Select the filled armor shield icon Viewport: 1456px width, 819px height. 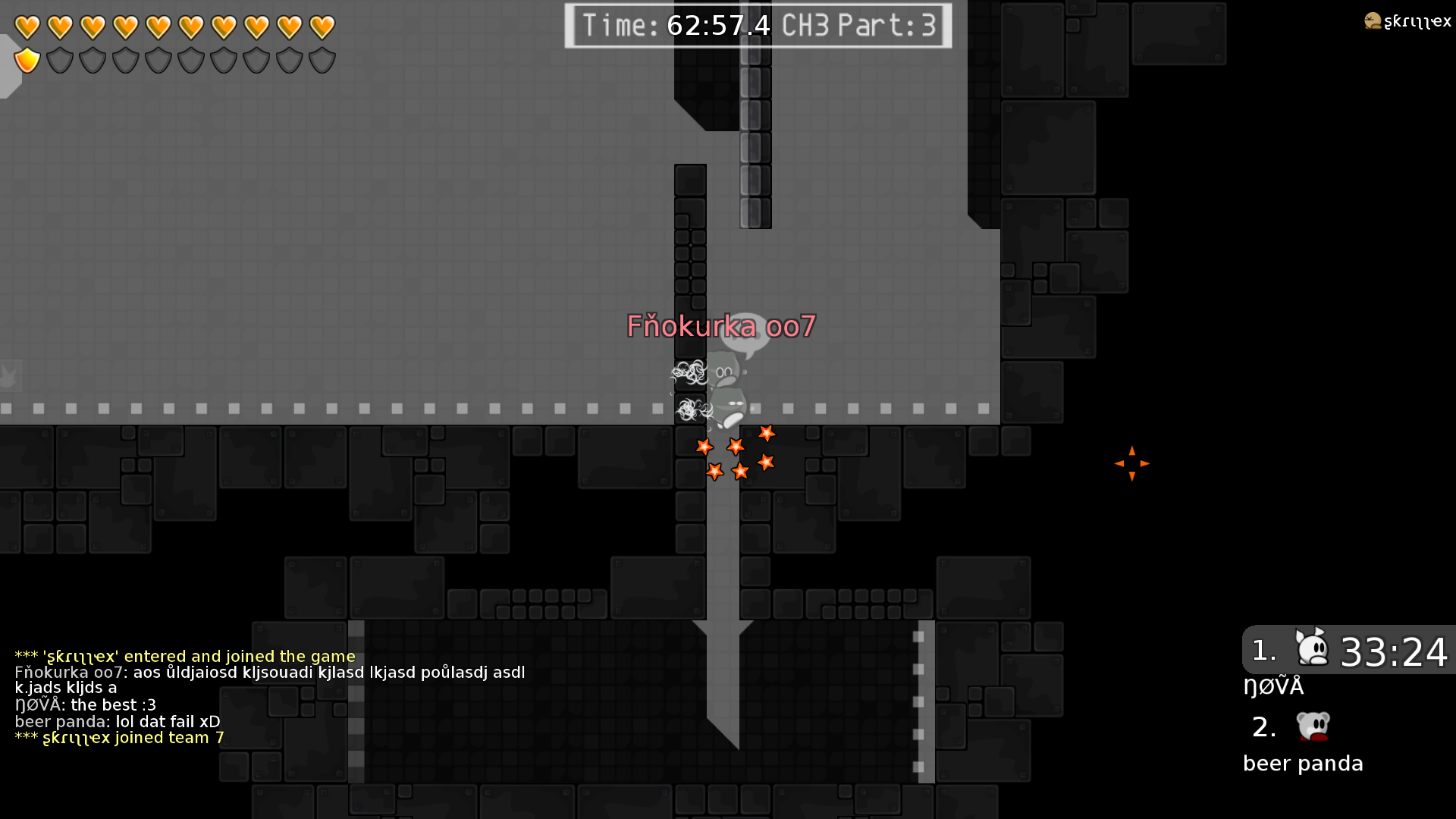[x=26, y=59]
